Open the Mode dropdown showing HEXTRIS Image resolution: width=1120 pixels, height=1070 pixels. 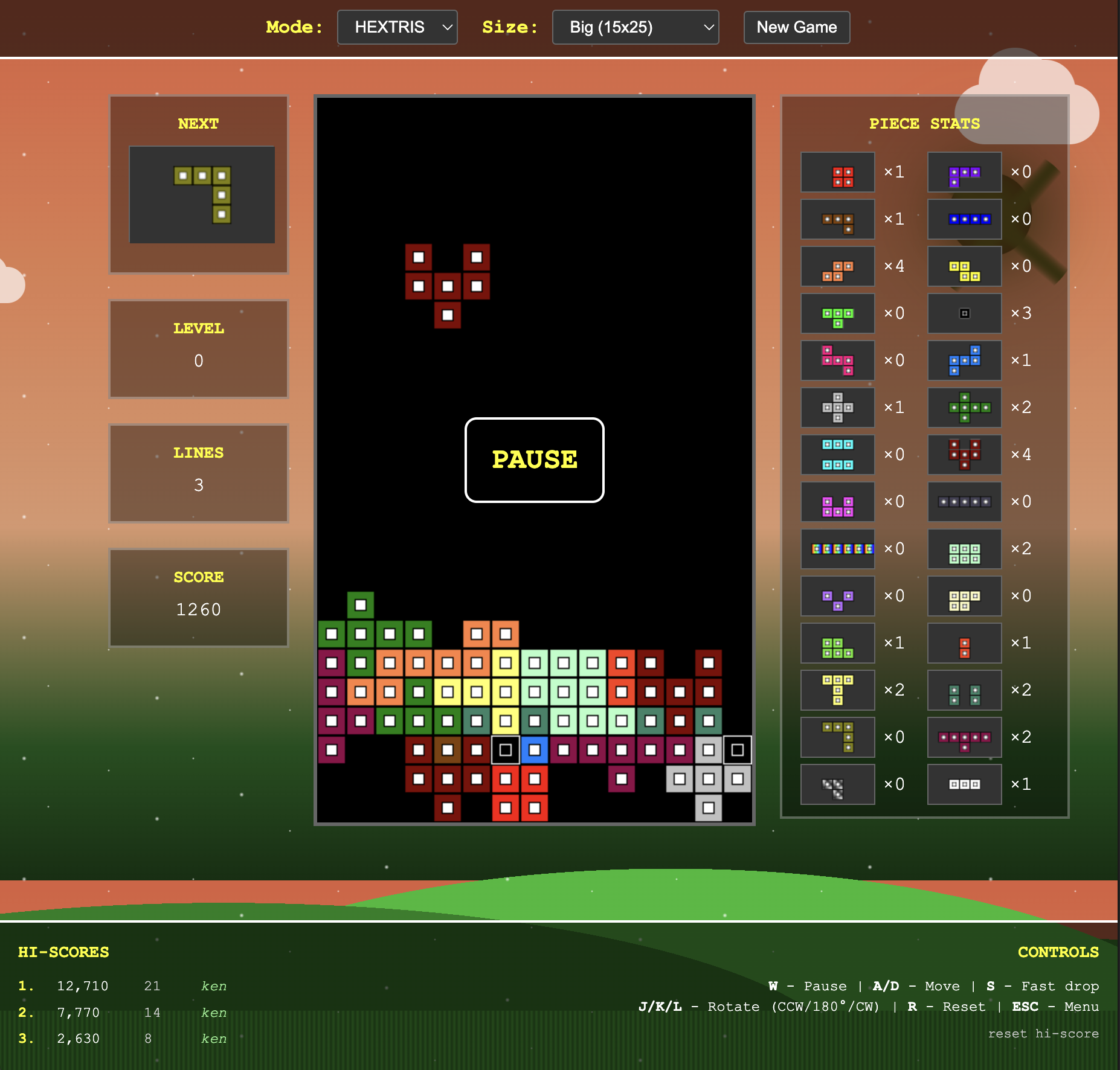[x=397, y=27]
